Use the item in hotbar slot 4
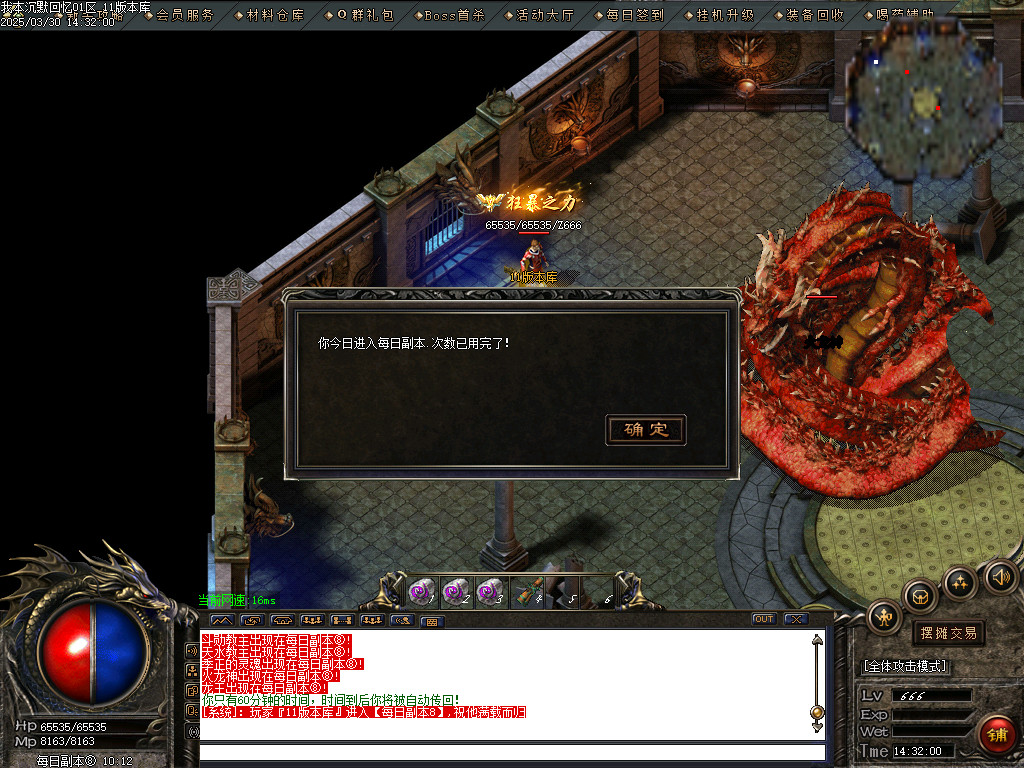The height and width of the screenshot is (768, 1024). click(527, 593)
